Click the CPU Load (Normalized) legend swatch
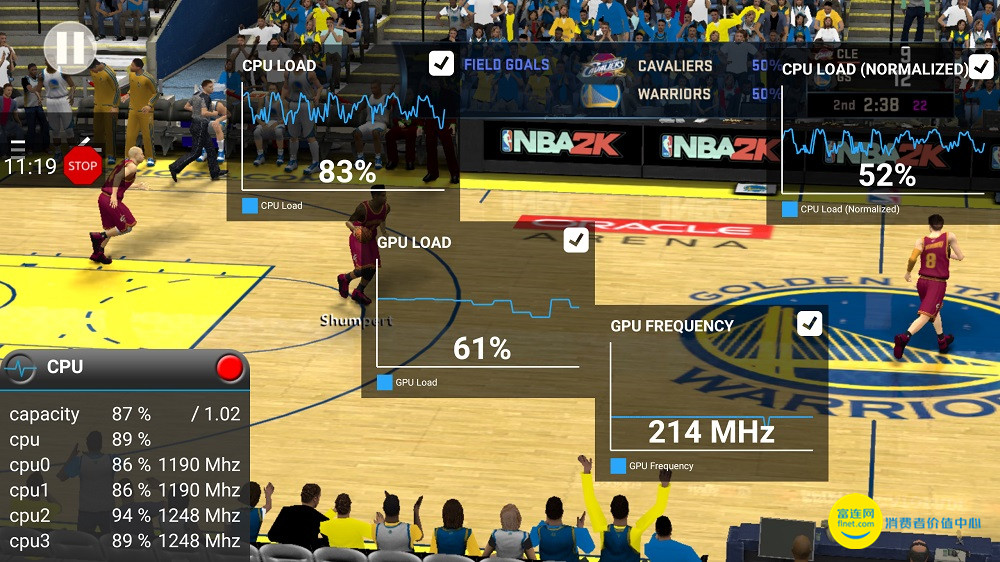The height and width of the screenshot is (562, 1000). click(x=790, y=209)
